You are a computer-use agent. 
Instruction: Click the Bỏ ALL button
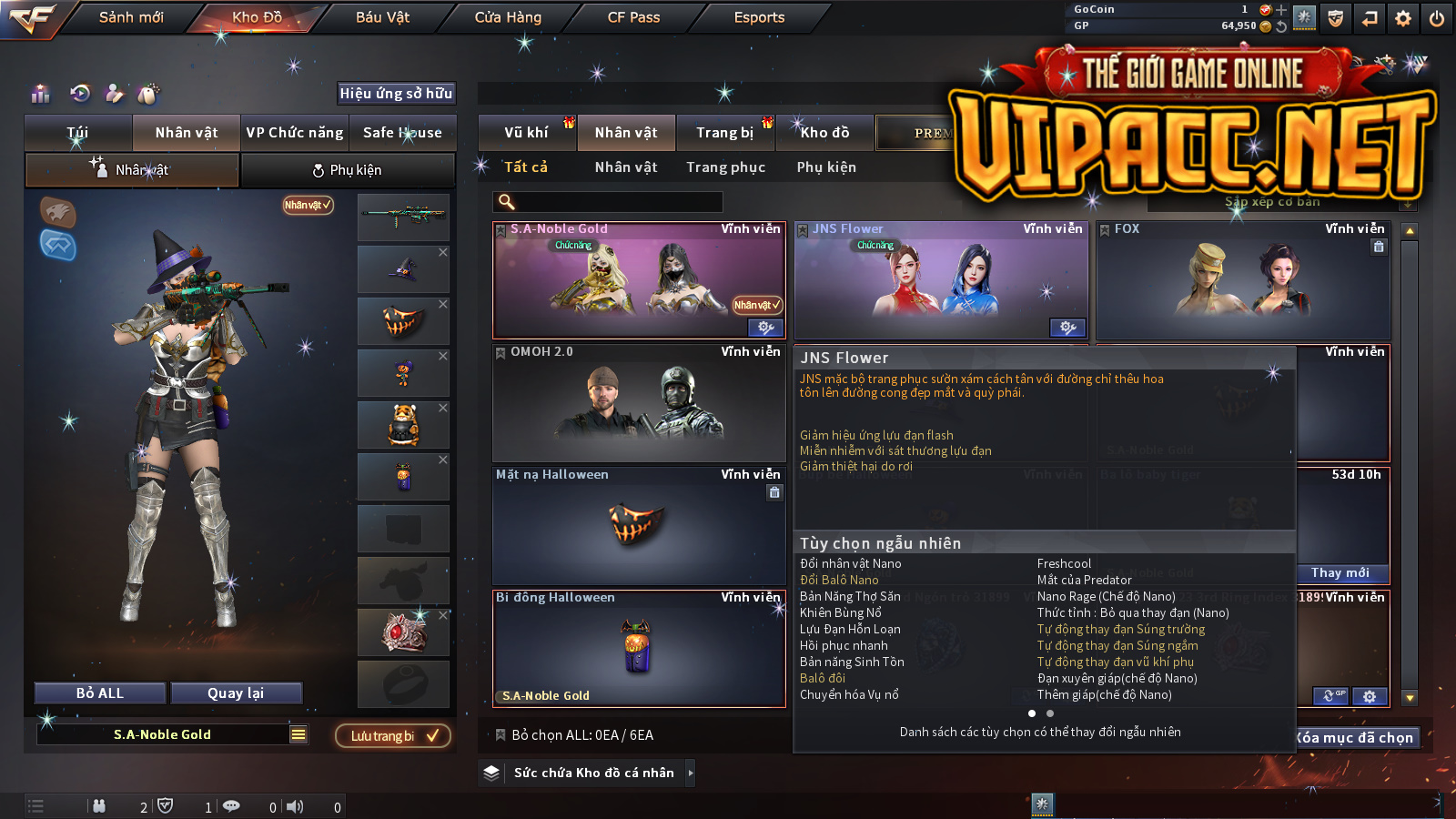(100, 693)
